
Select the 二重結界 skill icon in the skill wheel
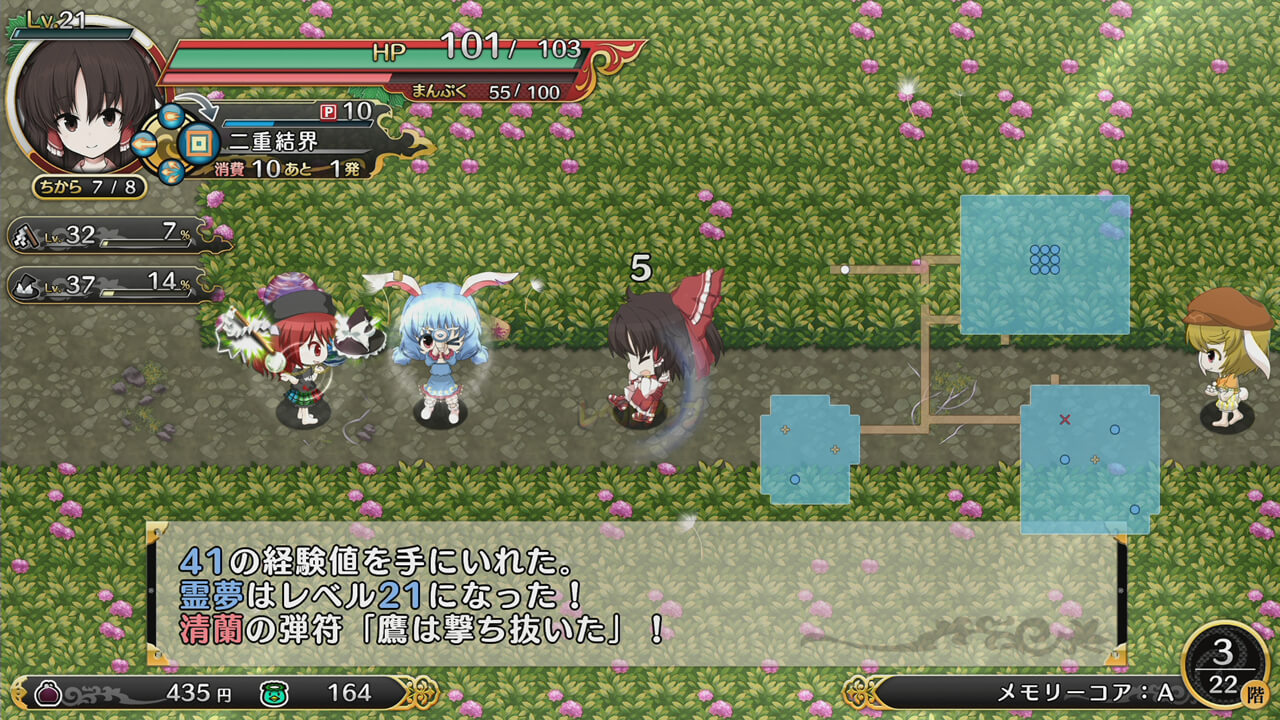[198, 142]
